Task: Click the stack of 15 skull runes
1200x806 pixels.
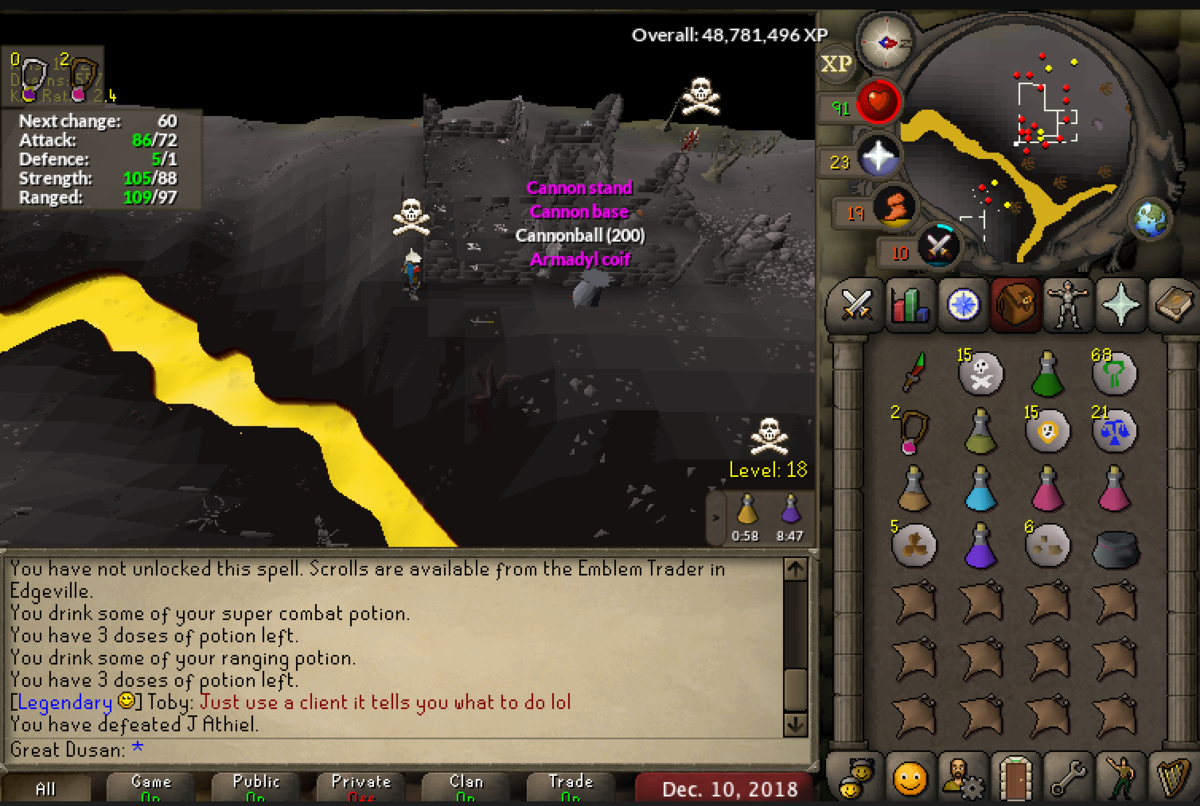Action: click(x=981, y=375)
